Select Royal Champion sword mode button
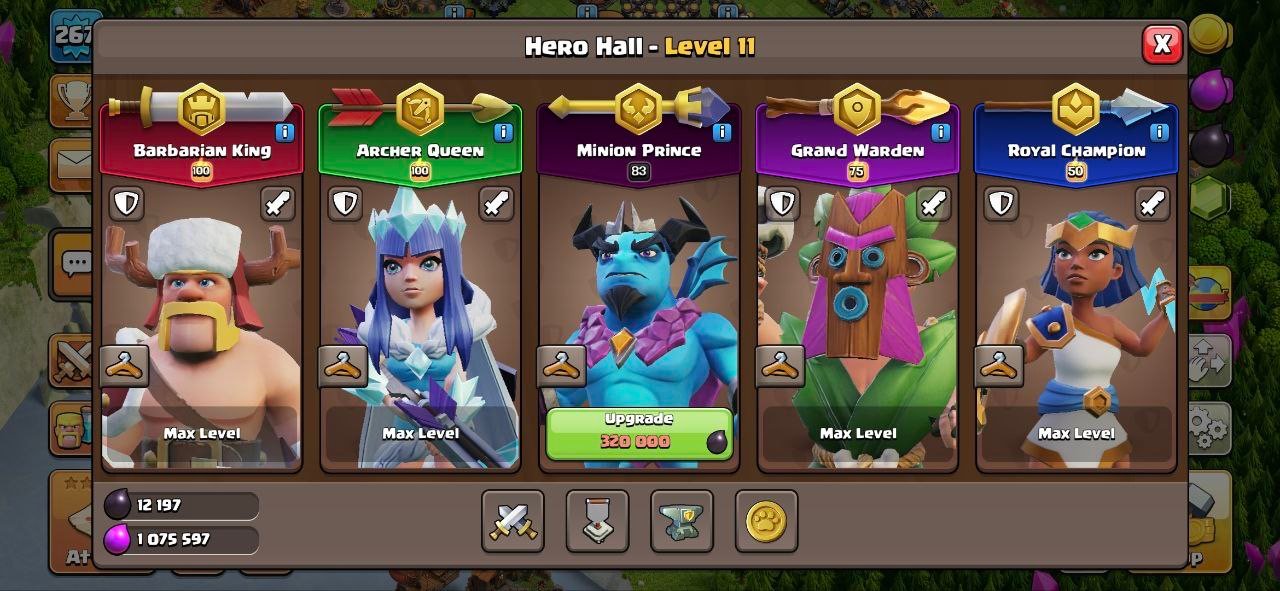 [x=1152, y=203]
